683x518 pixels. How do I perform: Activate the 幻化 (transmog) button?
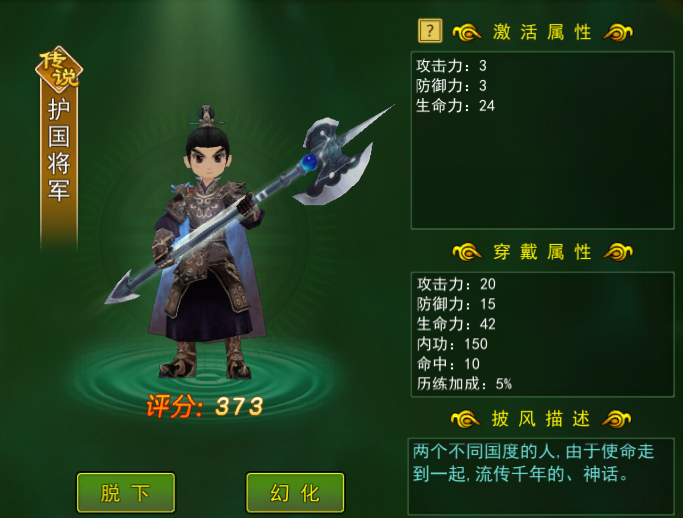coord(295,492)
